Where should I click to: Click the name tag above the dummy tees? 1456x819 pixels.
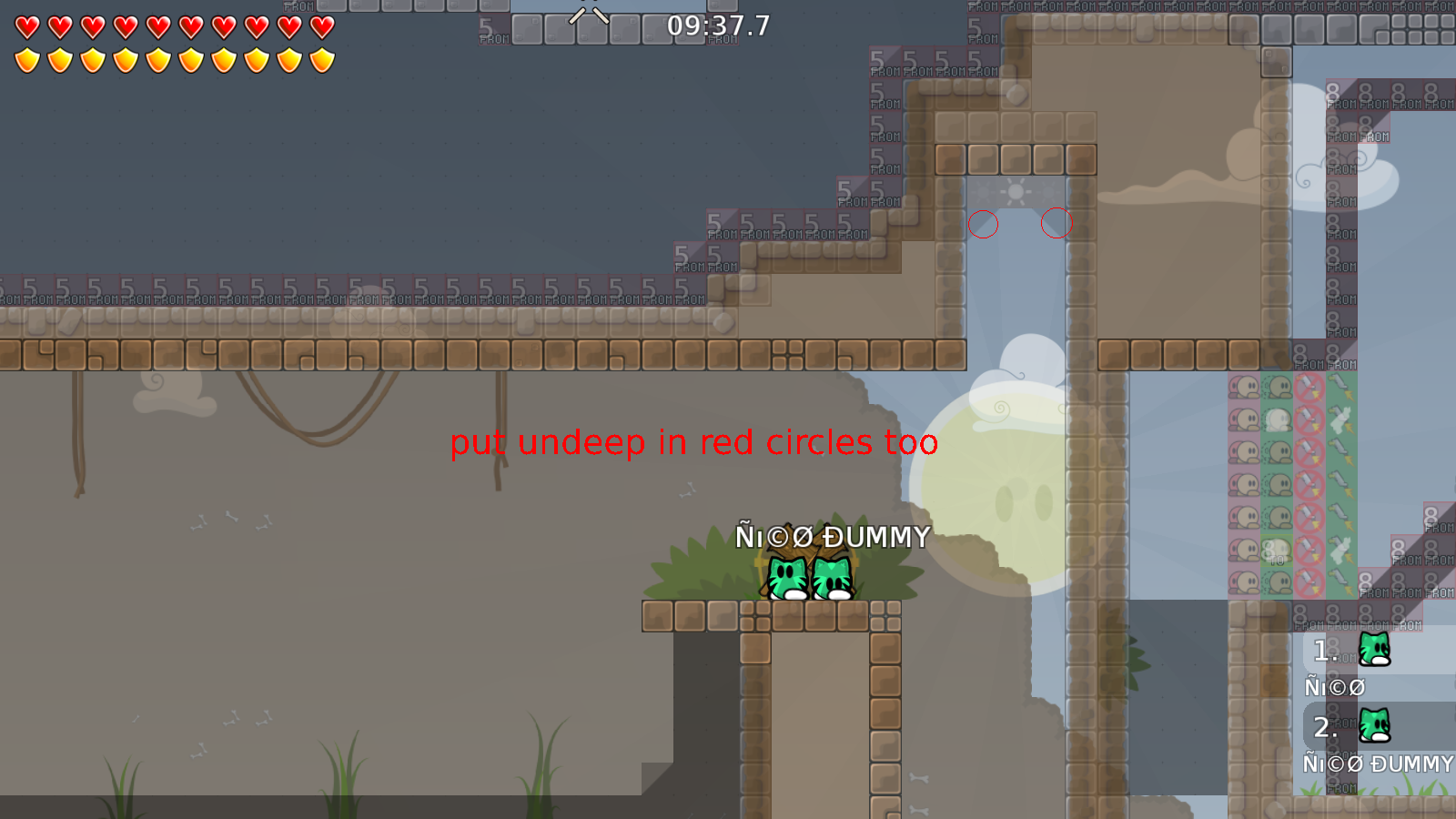[834, 537]
